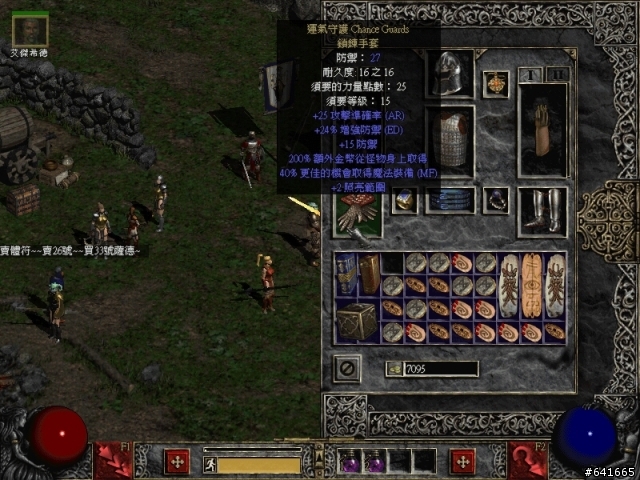Screen dimensions: 640x480
Task: Select the equipped belt slot
Action: point(450,199)
